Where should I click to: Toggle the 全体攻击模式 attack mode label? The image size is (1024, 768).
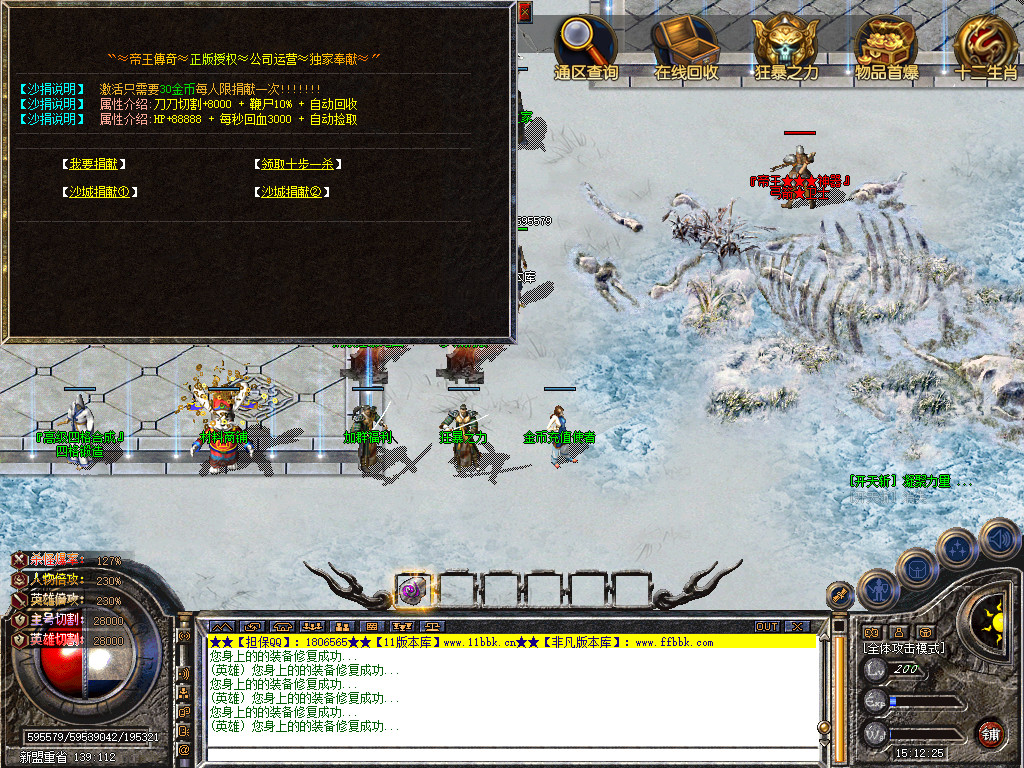tap(904, 648)
